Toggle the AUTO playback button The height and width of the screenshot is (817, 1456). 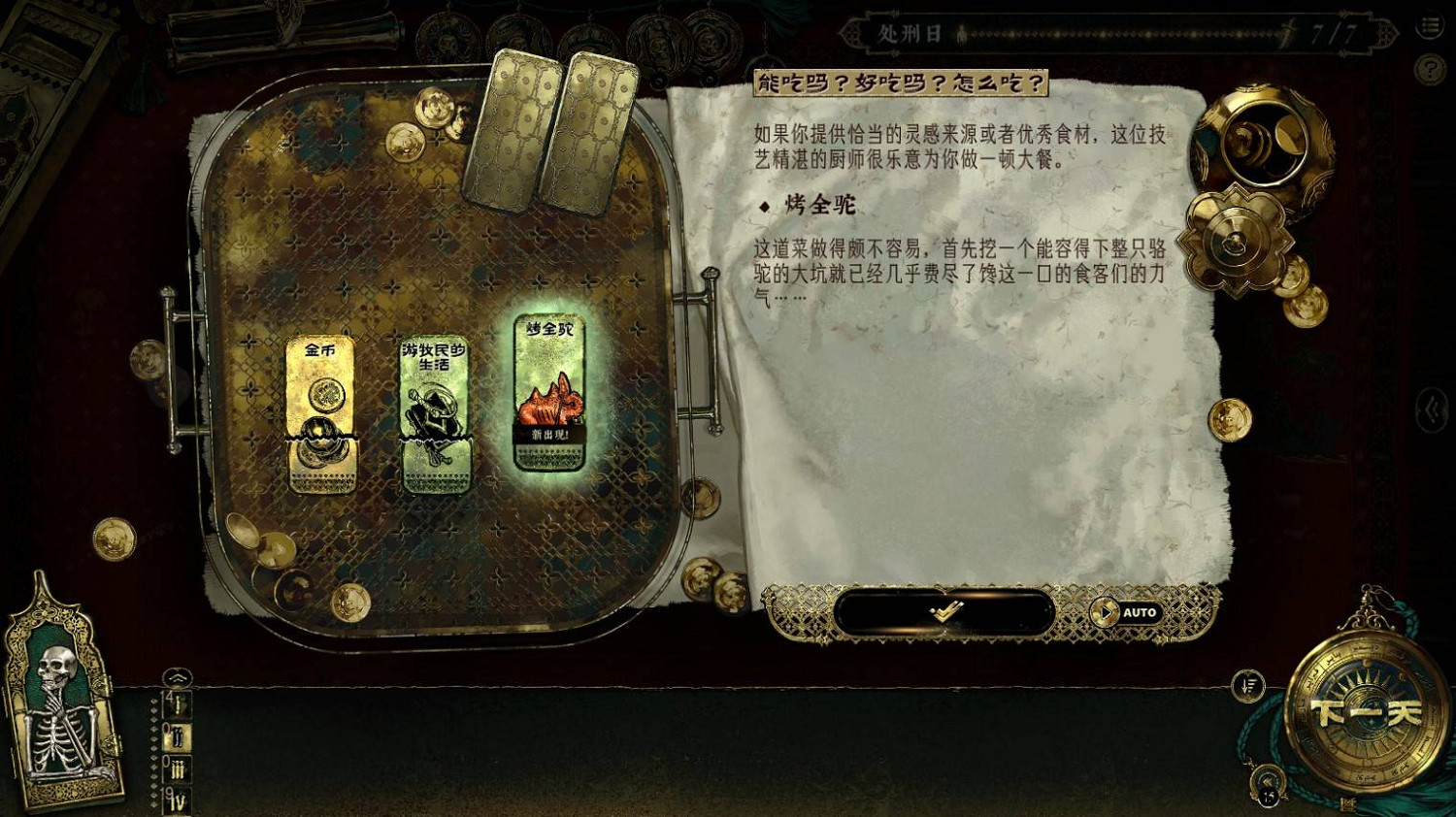1129,611
